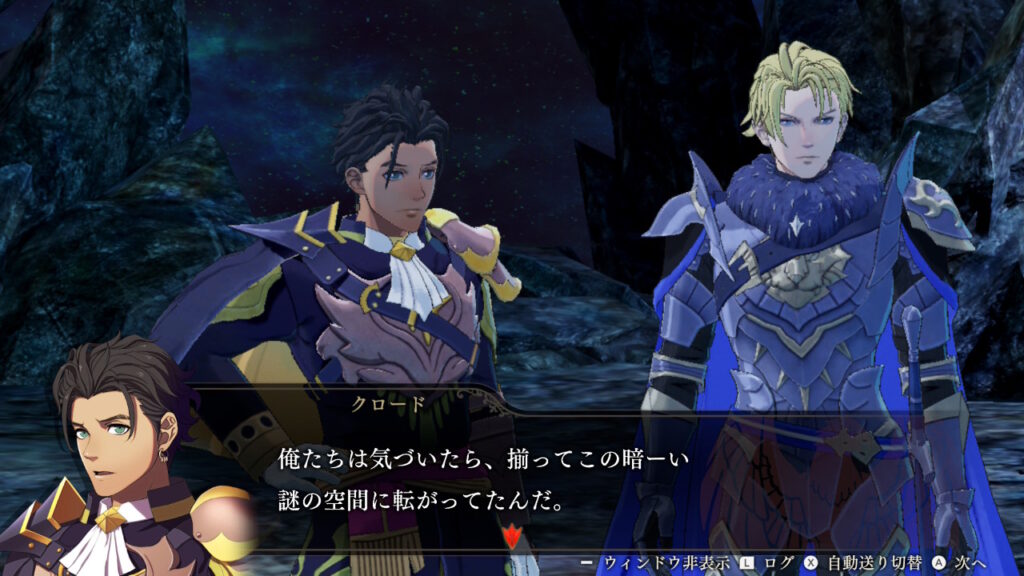1024x576 pixels.
Task: Click the red dialogue continue arrow
Action: pos(513,539)
